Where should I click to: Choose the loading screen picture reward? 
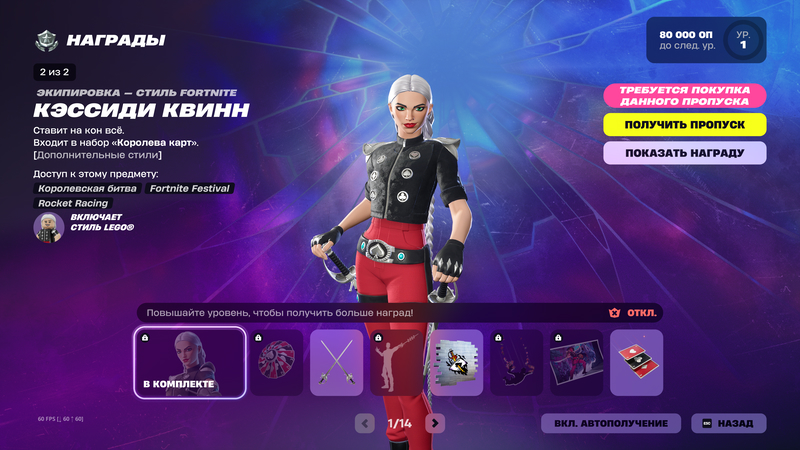576,362
